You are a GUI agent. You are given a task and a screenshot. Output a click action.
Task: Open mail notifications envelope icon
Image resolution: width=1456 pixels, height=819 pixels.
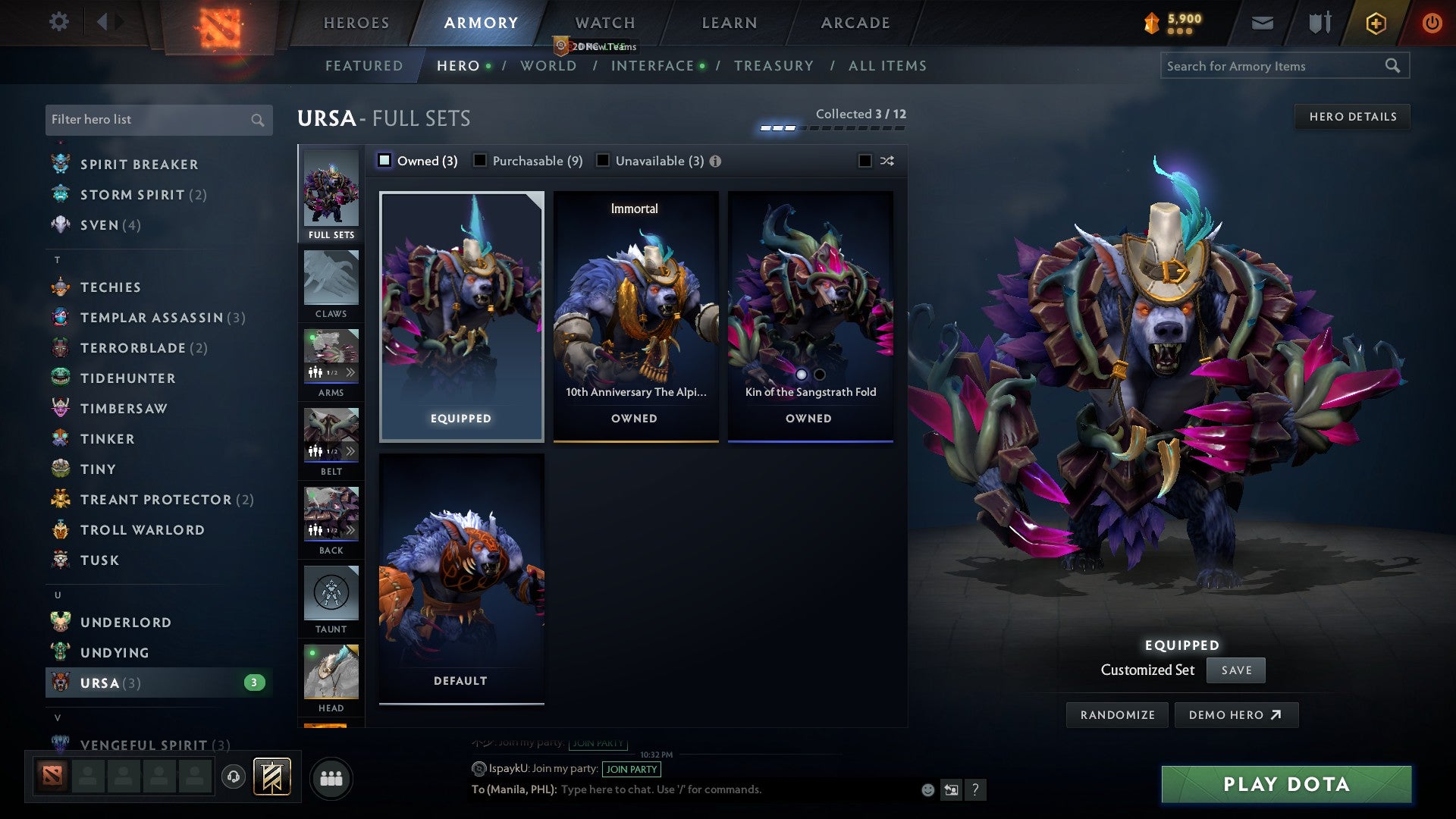(x=1261, y=22)
